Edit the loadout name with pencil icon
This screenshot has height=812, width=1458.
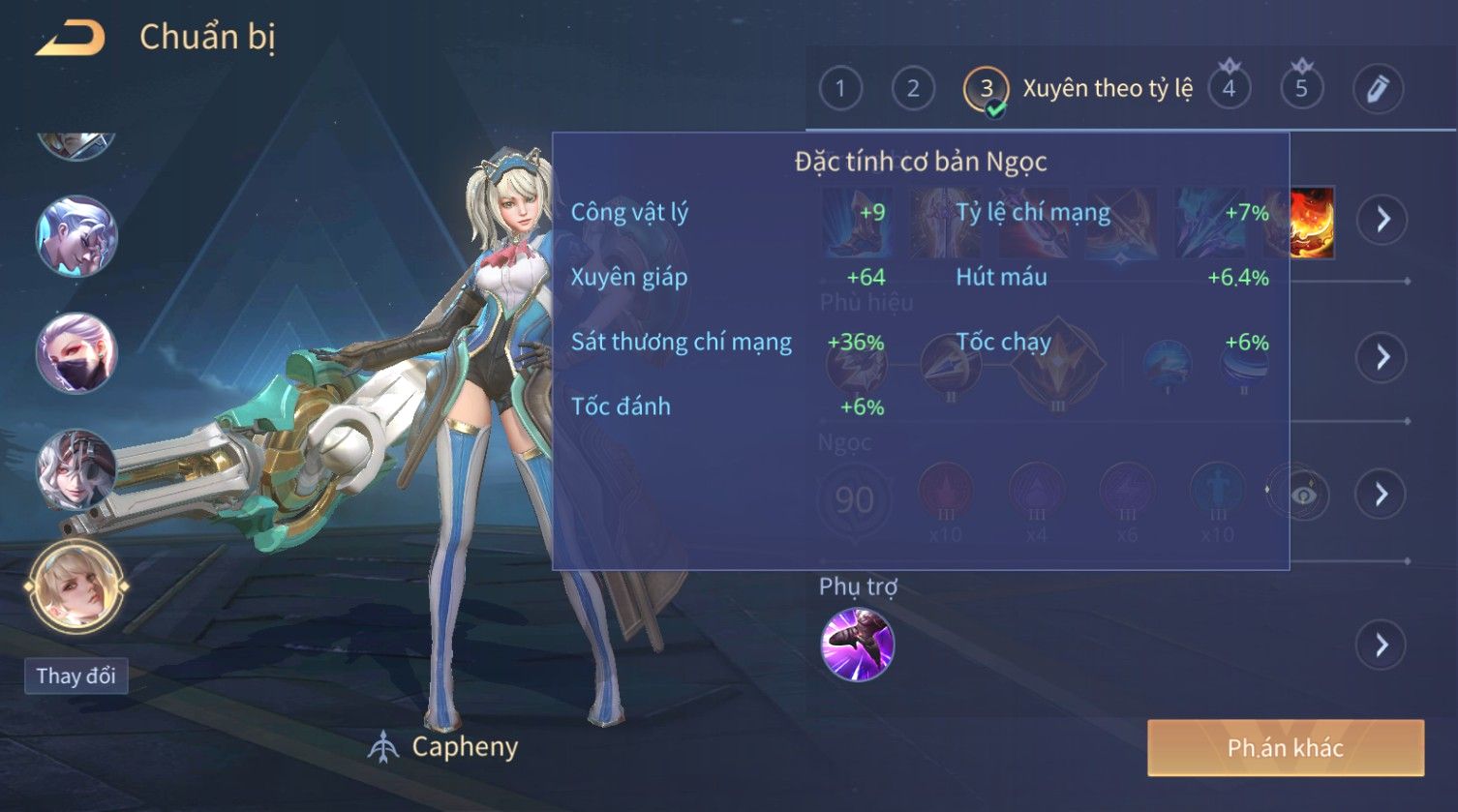1377,89
